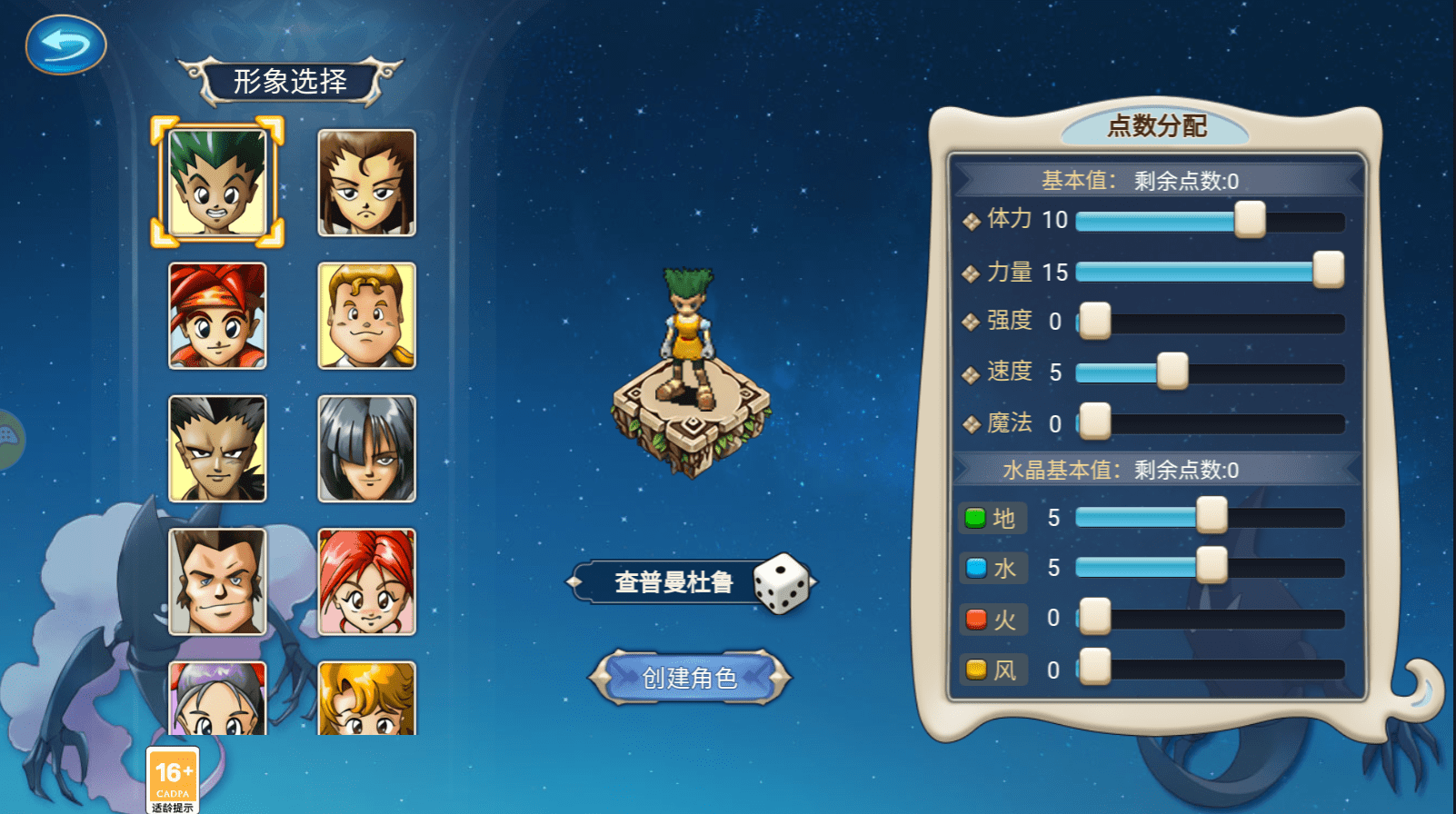Click the diamond icon beside 体力
1456x814 pixels.
pos(972,219)
